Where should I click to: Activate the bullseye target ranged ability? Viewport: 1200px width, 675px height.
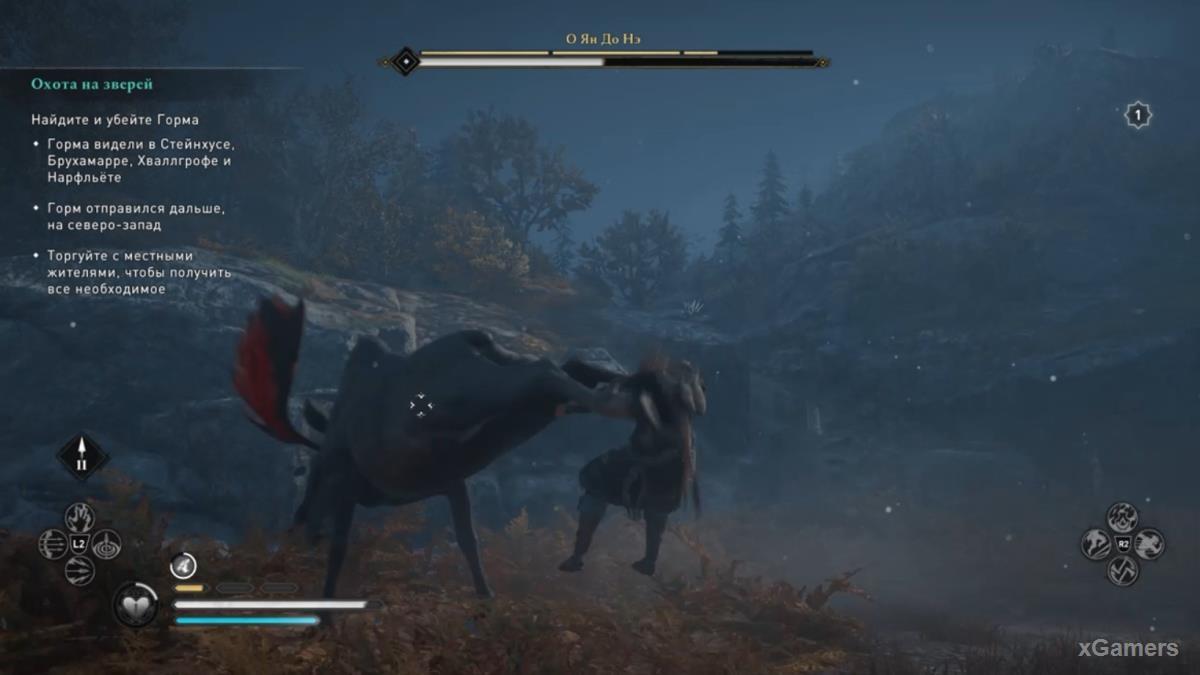107,544
